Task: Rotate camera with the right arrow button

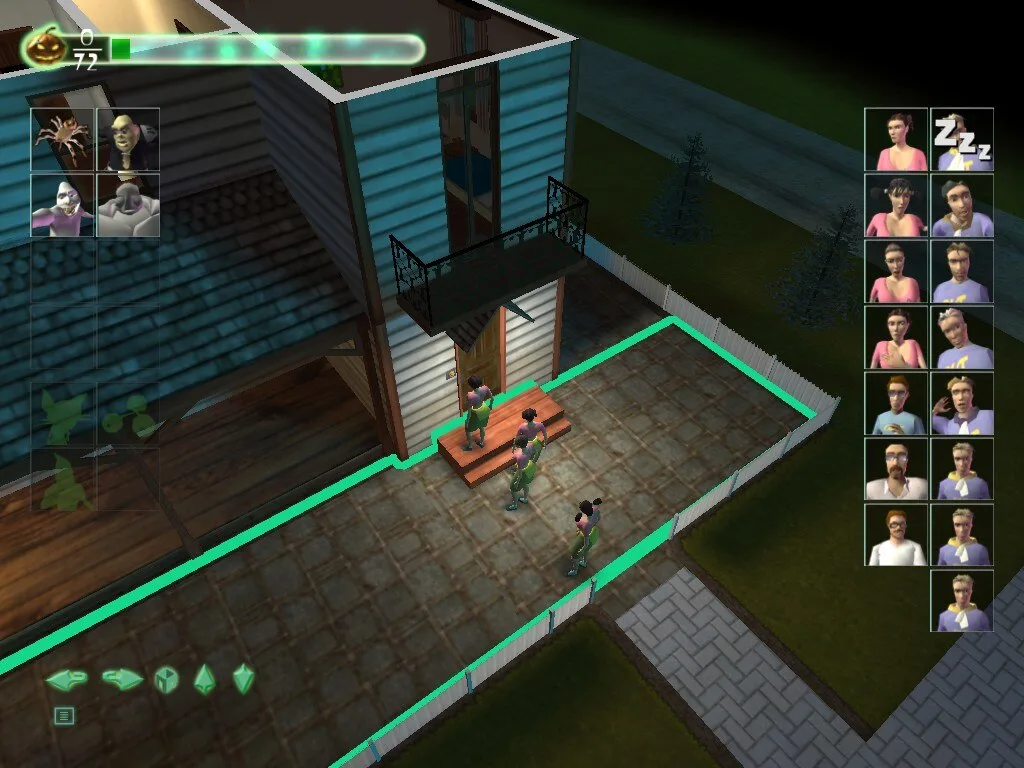Action: pyautogui.click(x=121, y=680)
